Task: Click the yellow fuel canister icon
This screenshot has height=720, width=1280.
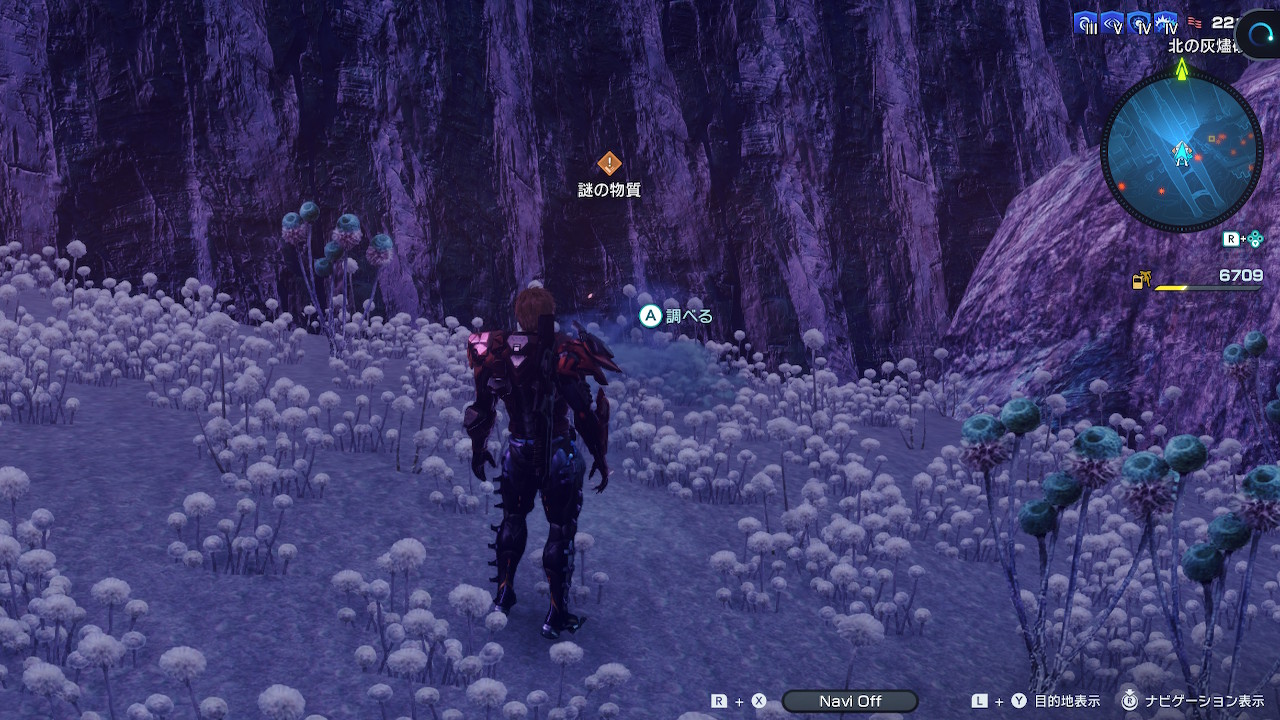Action: (x=1140, y=281)
